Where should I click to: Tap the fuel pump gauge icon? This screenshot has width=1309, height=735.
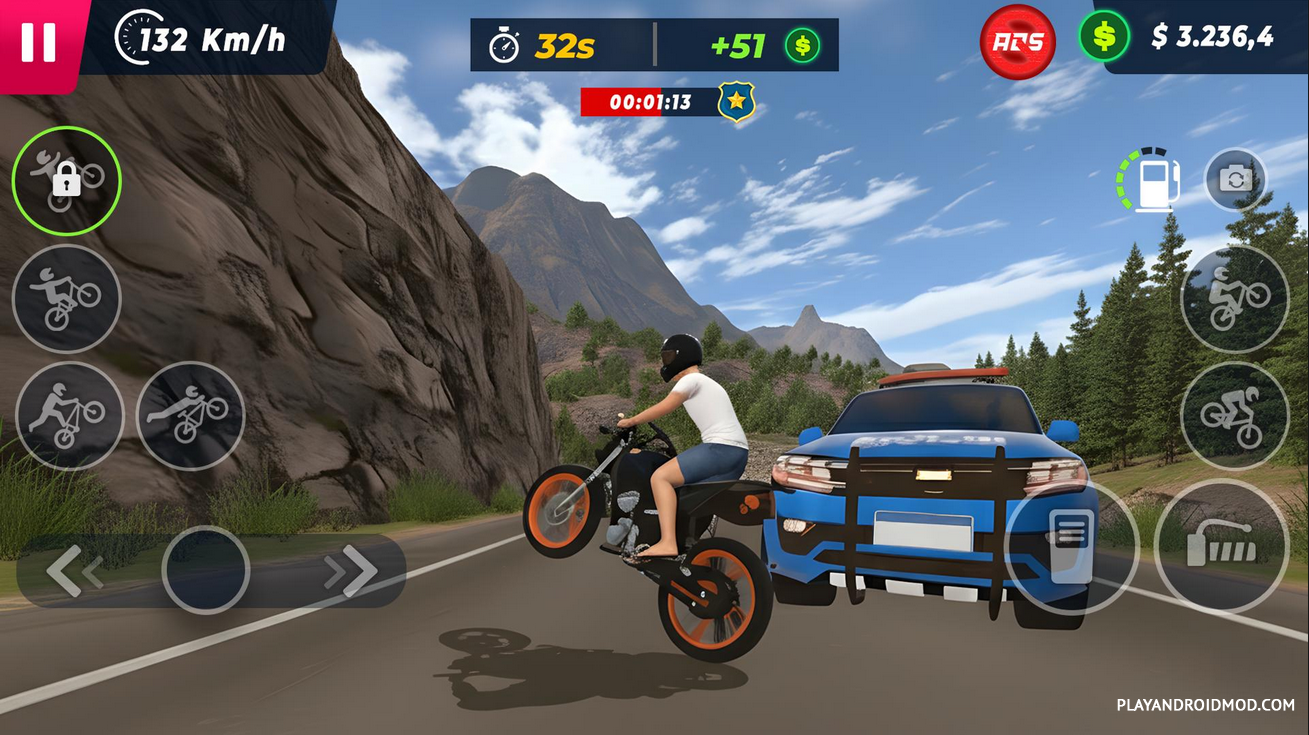coord(1148,181)
